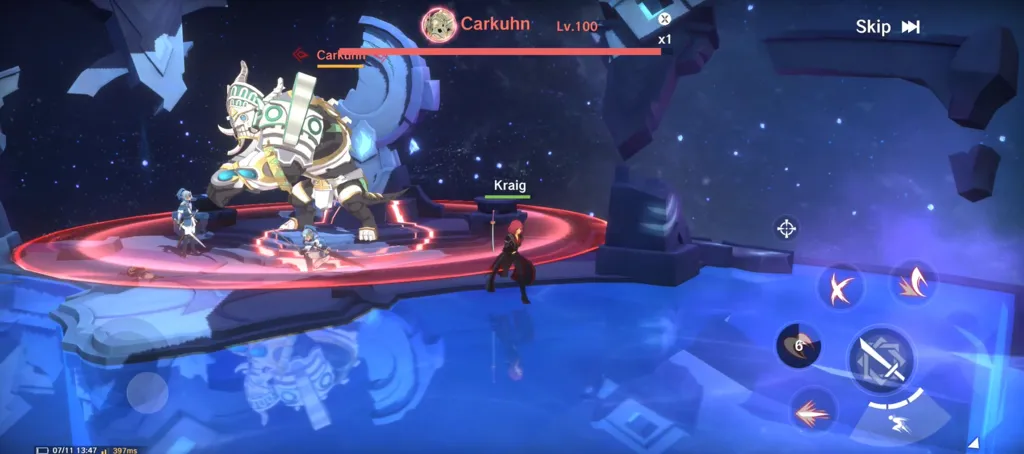Image resolution: width=1024 pixels, height=454 pixels.
Task: Use the rising crescent slash skill
Action: point(912,282)
